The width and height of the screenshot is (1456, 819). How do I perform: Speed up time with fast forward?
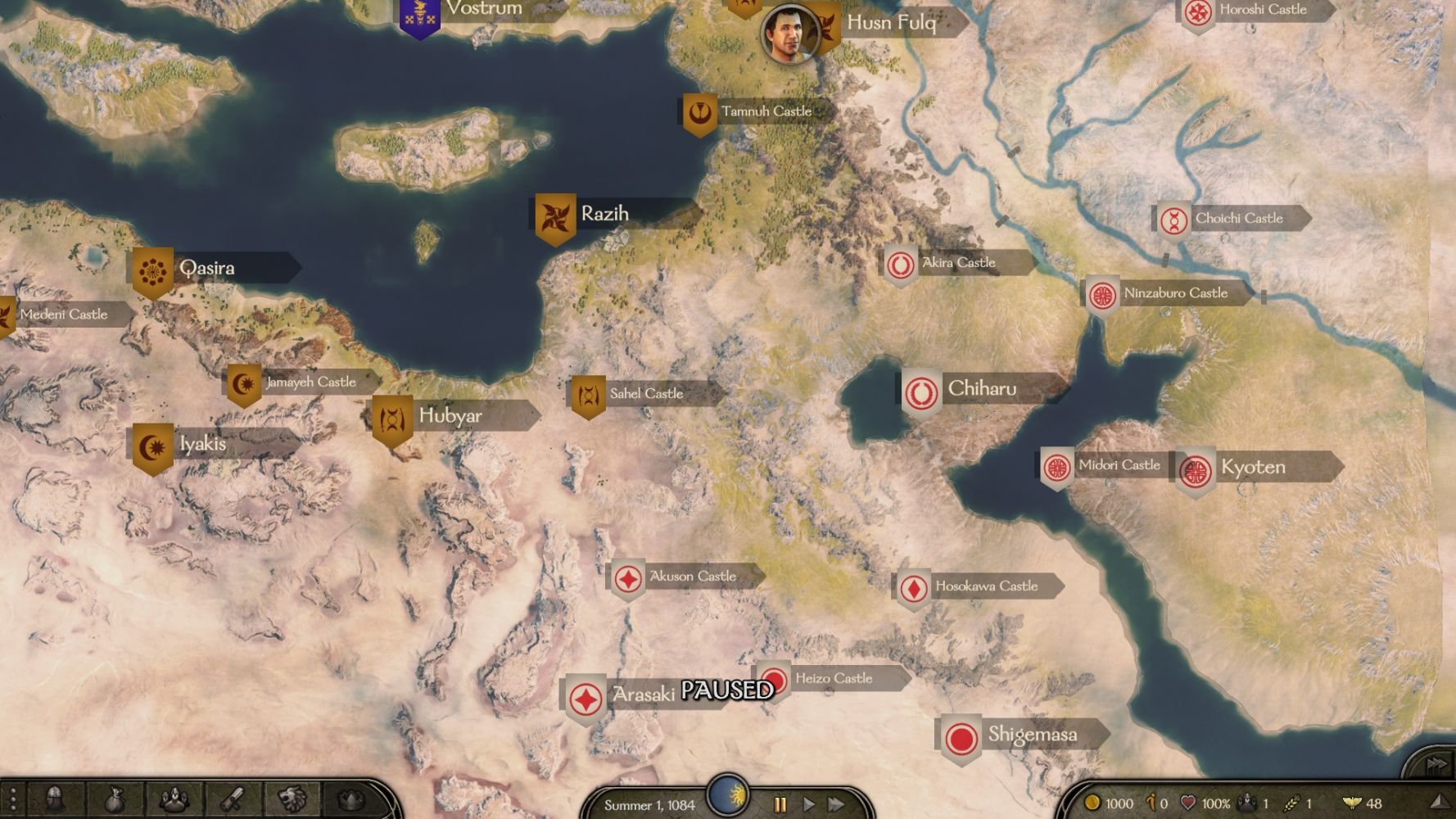click(x=836, y=804)
